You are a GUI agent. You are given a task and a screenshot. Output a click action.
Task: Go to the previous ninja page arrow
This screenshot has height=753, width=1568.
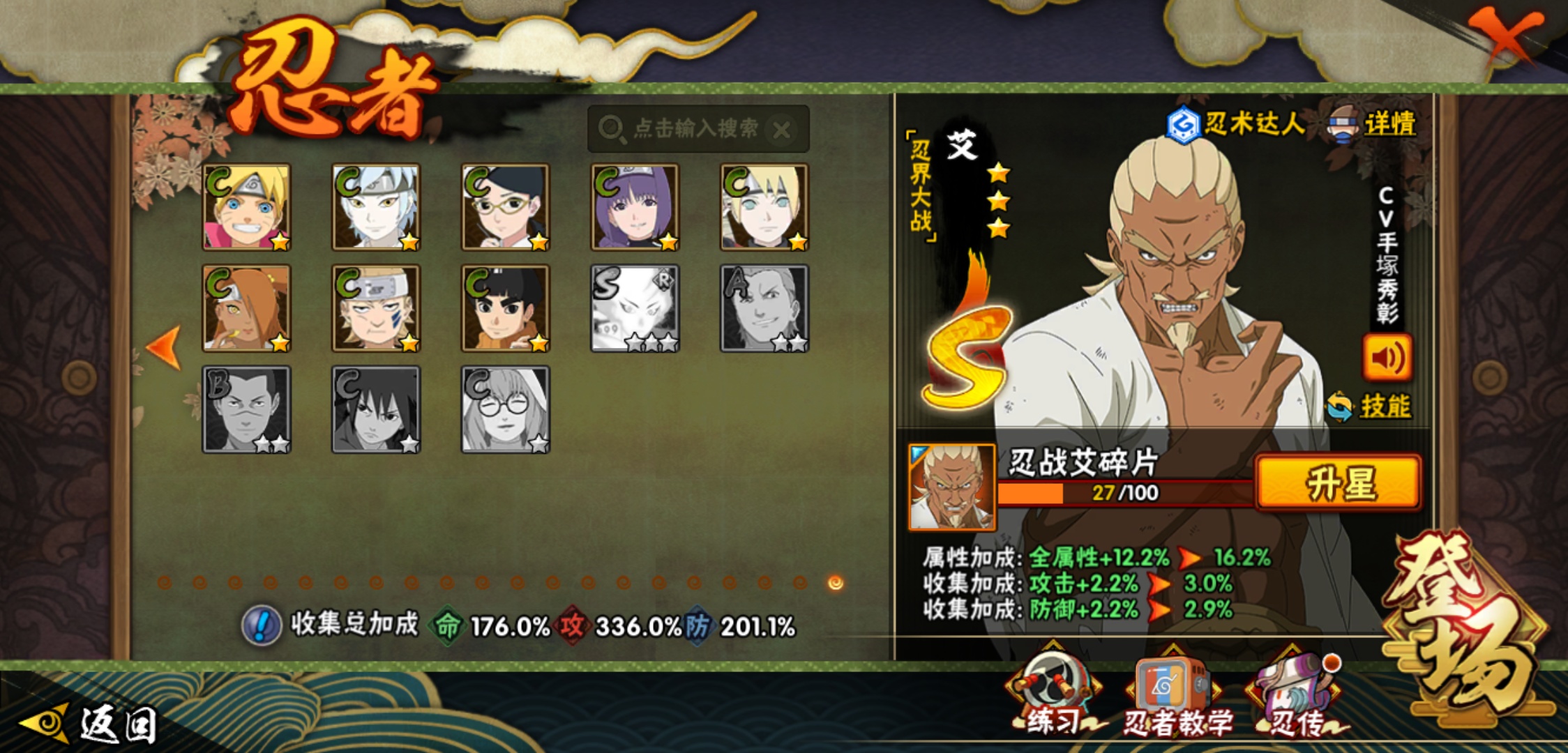(x=165, y=347)
